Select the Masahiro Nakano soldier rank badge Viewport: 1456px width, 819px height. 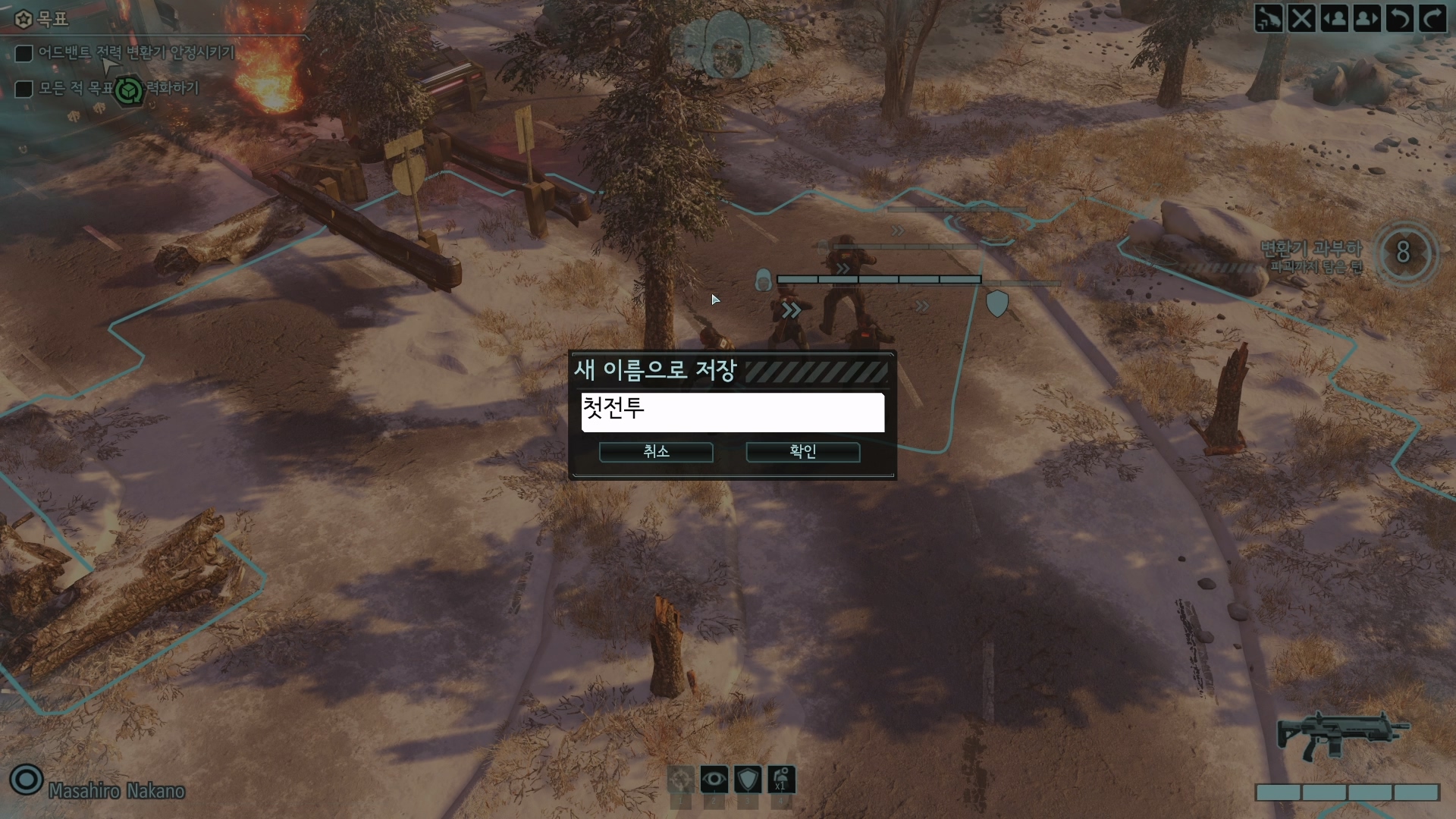(x=27, y=780)
